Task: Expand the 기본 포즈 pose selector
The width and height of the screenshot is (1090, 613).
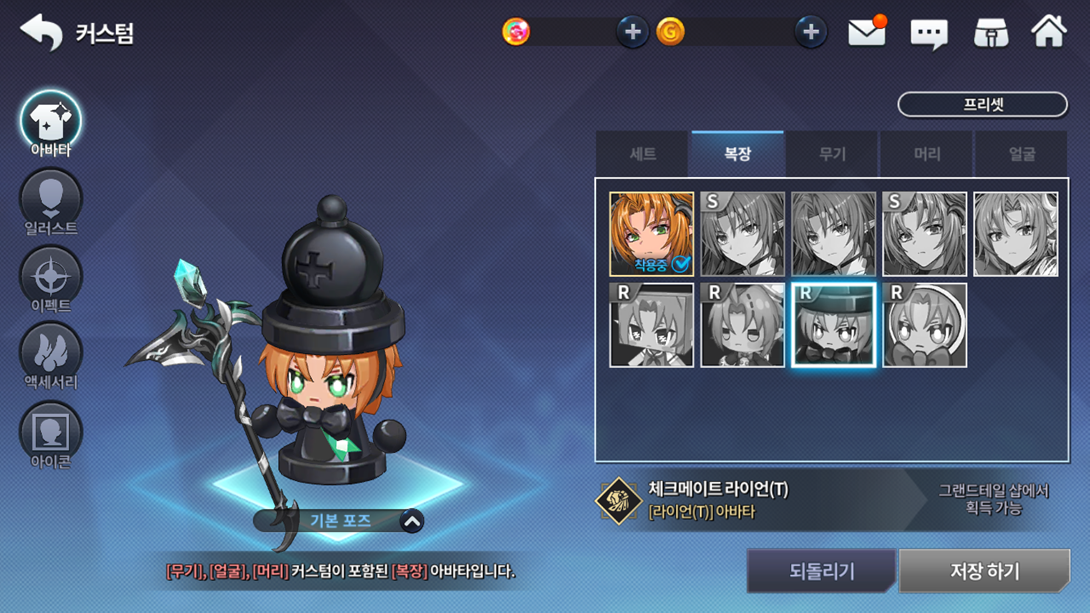Action: click(x=411, y=521)
